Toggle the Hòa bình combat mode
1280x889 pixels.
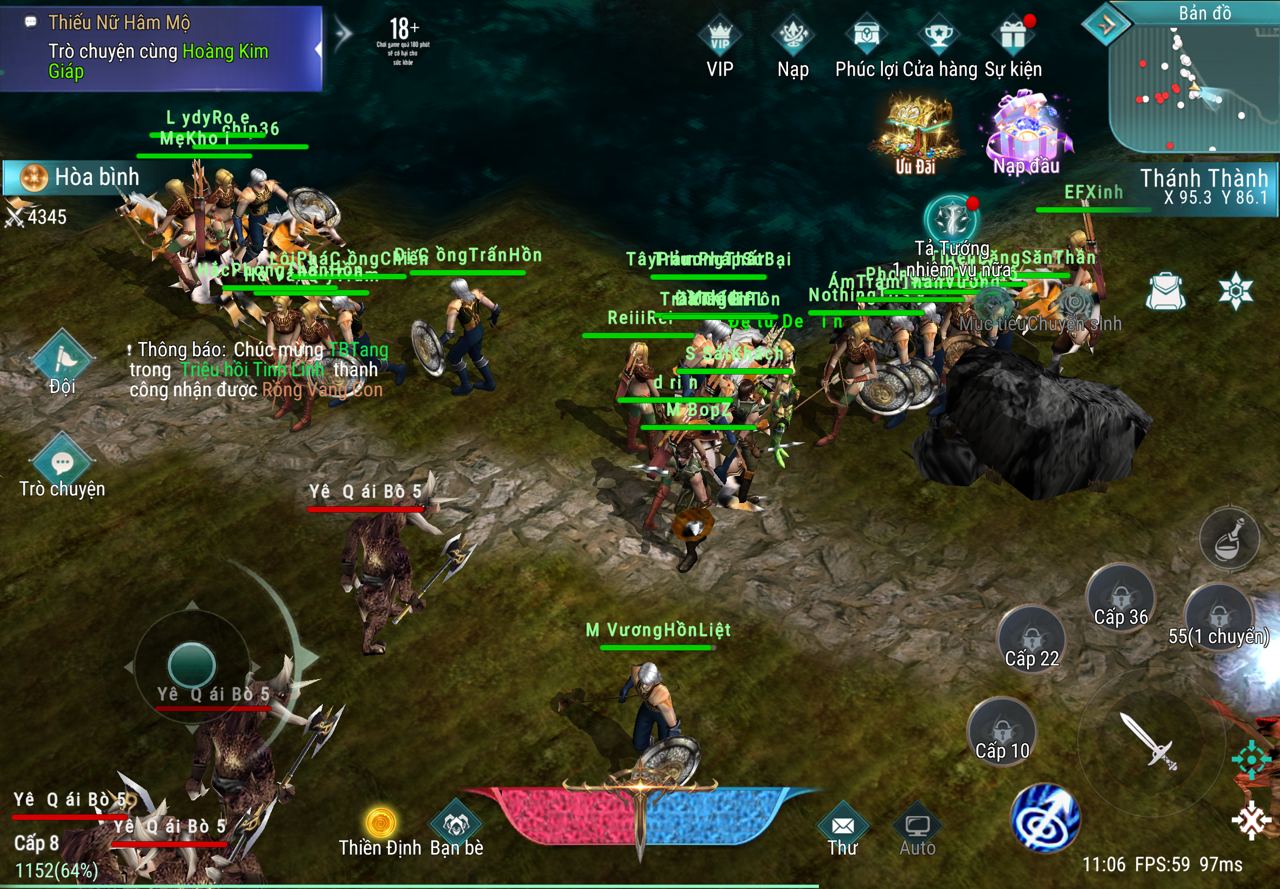coord(80,178)
